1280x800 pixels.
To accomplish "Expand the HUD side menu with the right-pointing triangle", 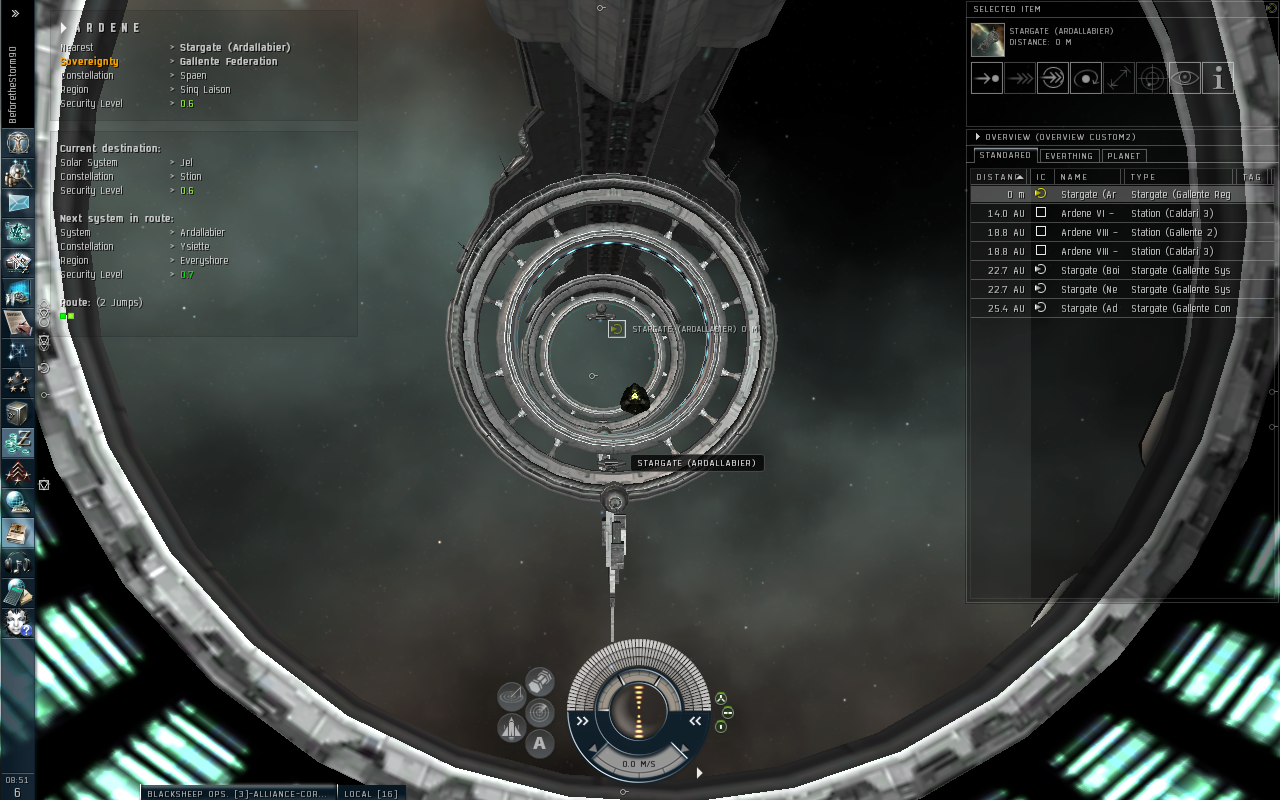I will (699, 773).
